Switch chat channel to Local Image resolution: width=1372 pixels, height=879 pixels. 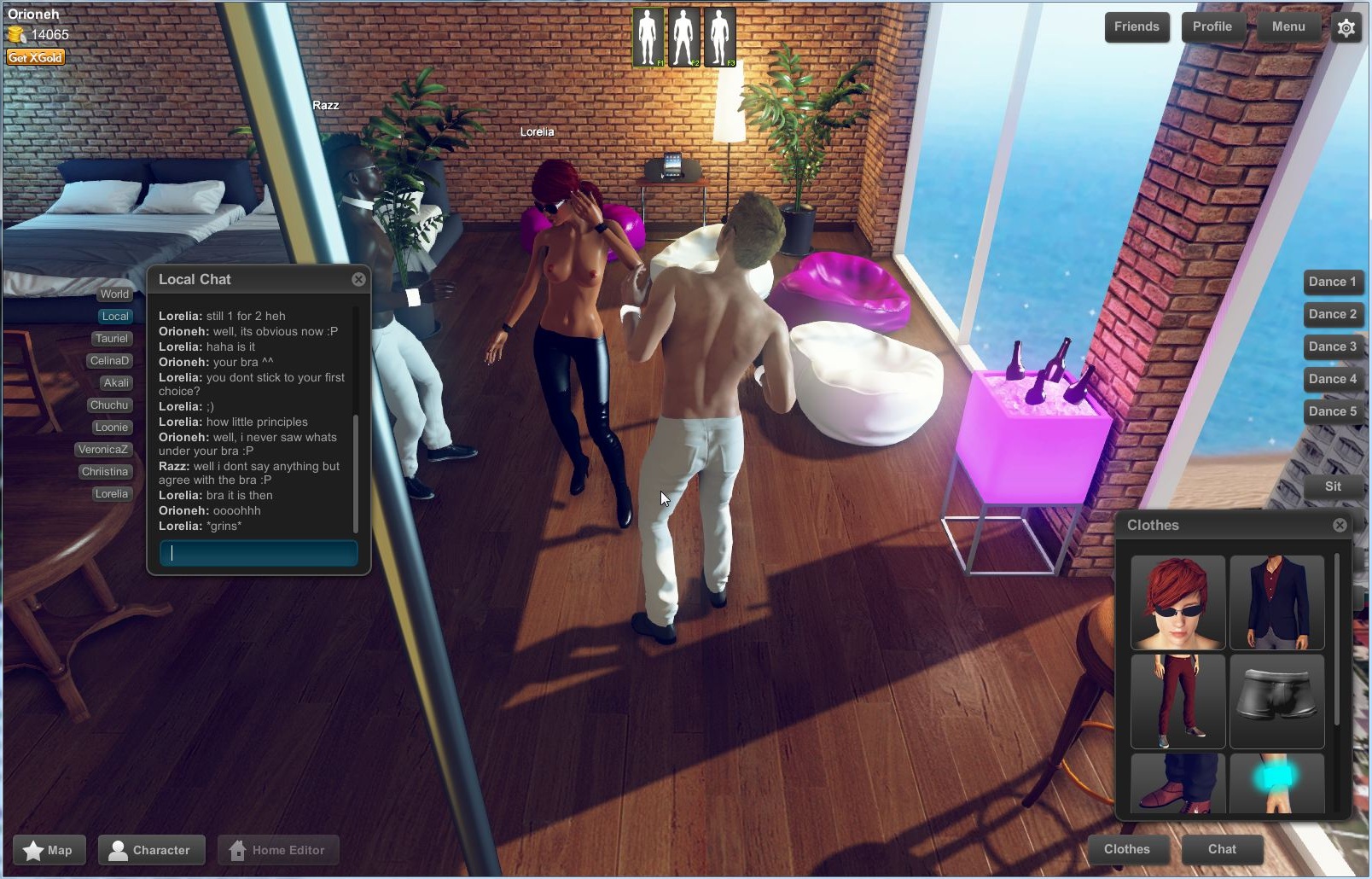[x=114, y=316]
